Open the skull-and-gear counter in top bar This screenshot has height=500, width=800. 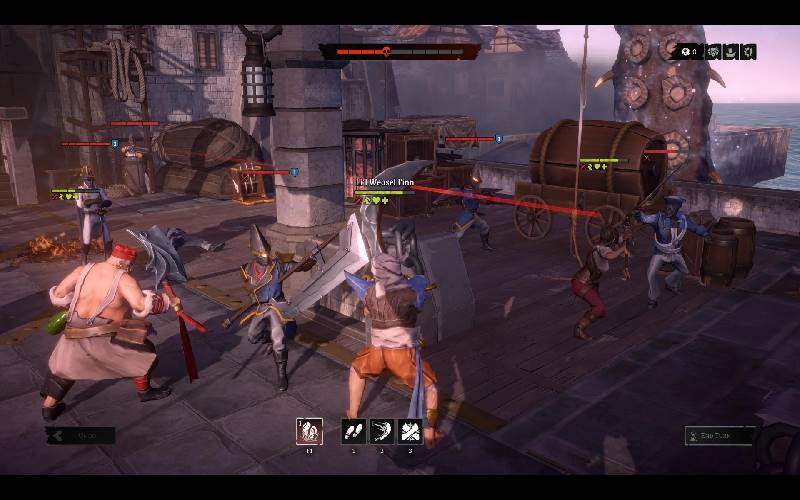click(x=688, y=52)
